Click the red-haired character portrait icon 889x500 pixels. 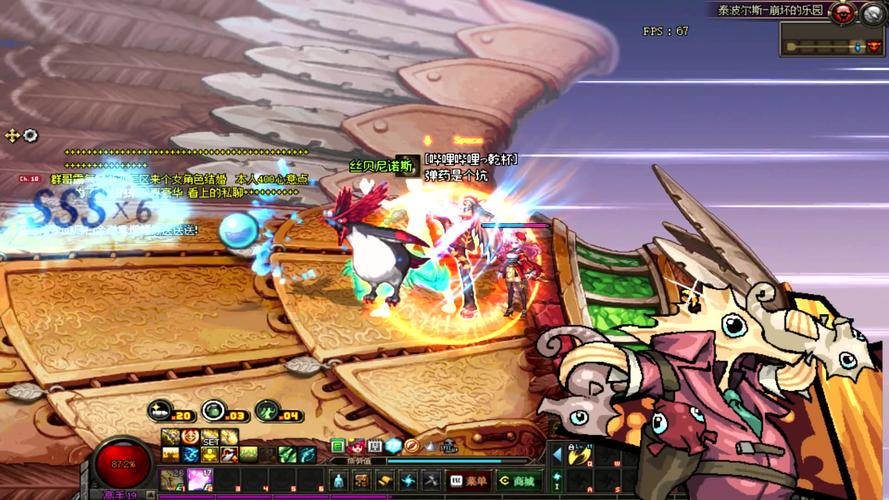(x=355, y=446)
